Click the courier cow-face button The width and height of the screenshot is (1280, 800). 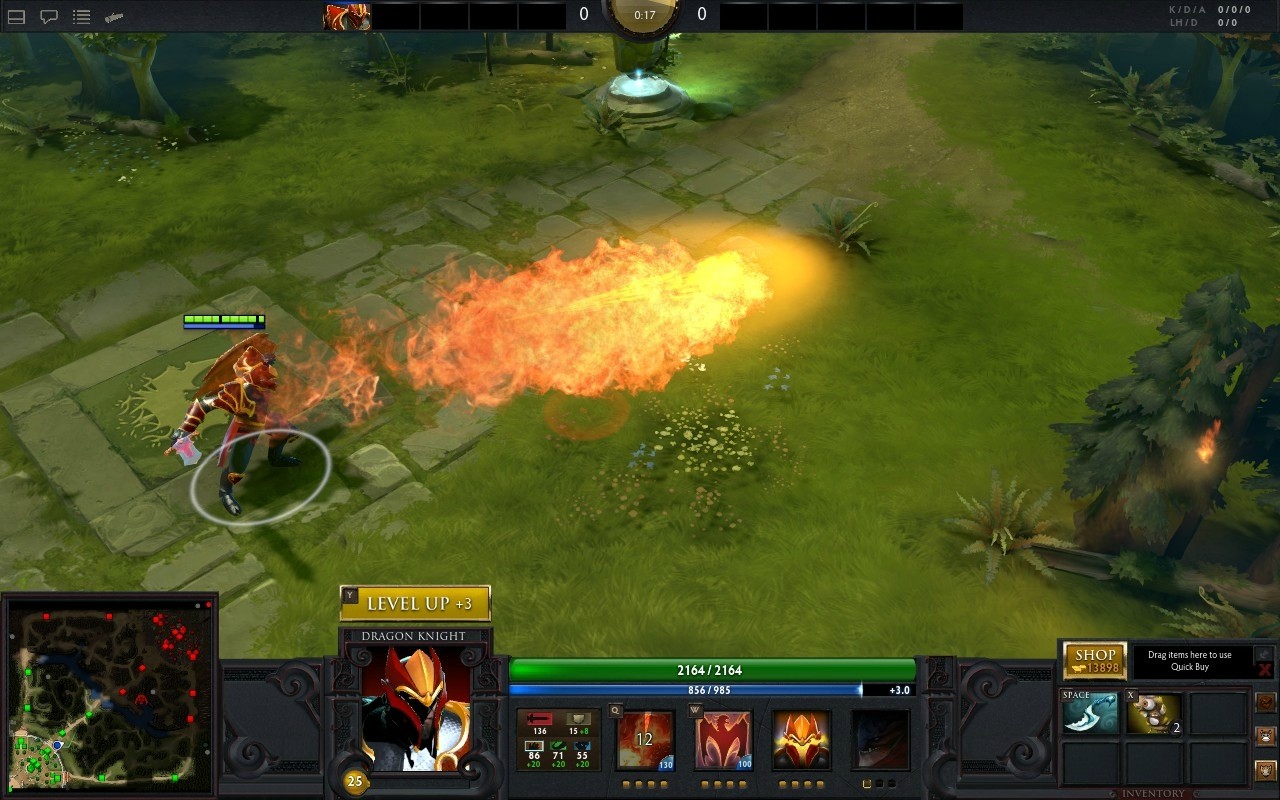(x=1265, y=736)
